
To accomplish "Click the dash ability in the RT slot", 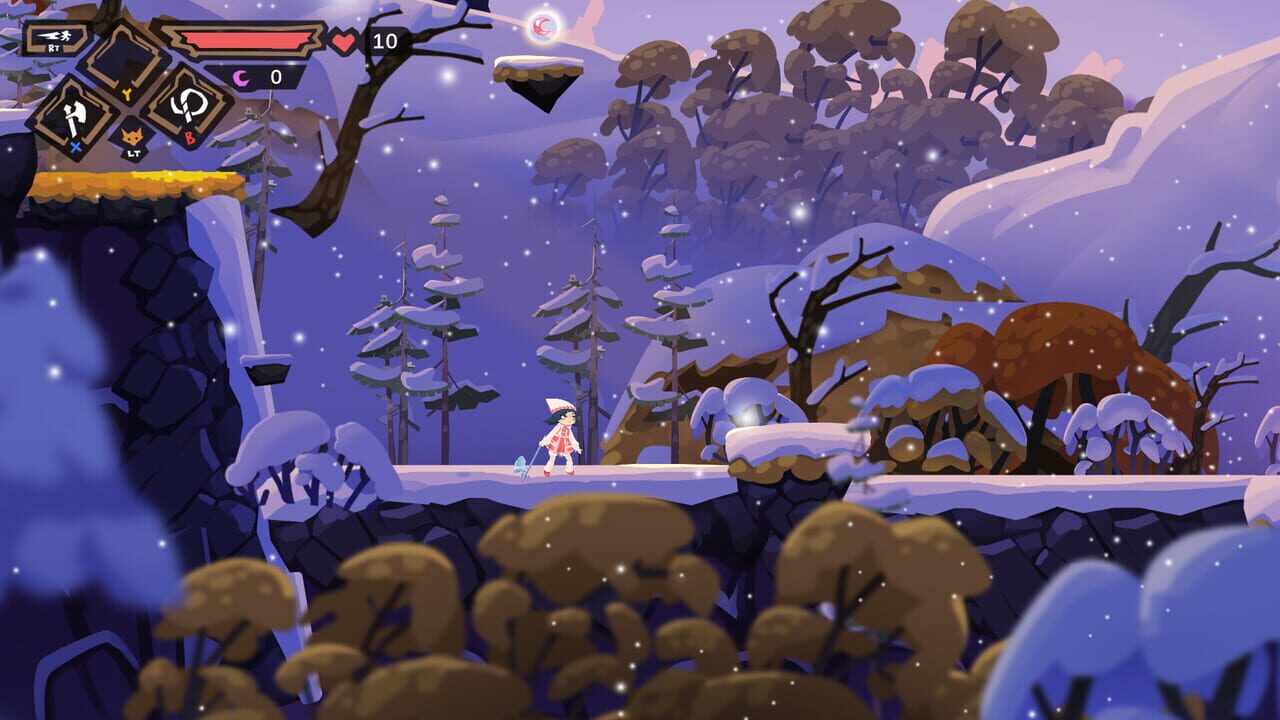I will [x=55, y=37].
